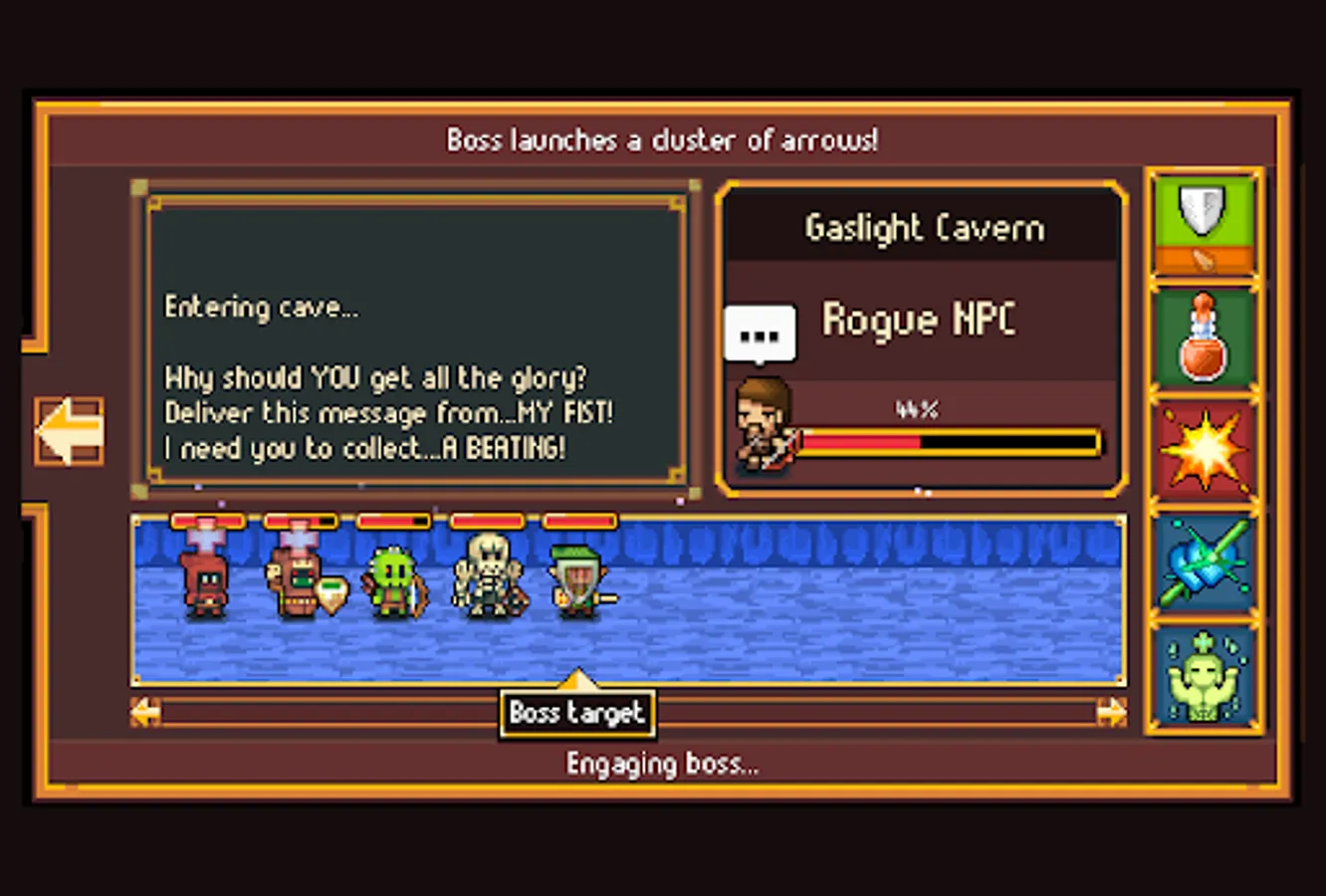Click the boss arrow cluster alert message
This screenshot has width=1326, height=896.
click(x=663, y=140)
